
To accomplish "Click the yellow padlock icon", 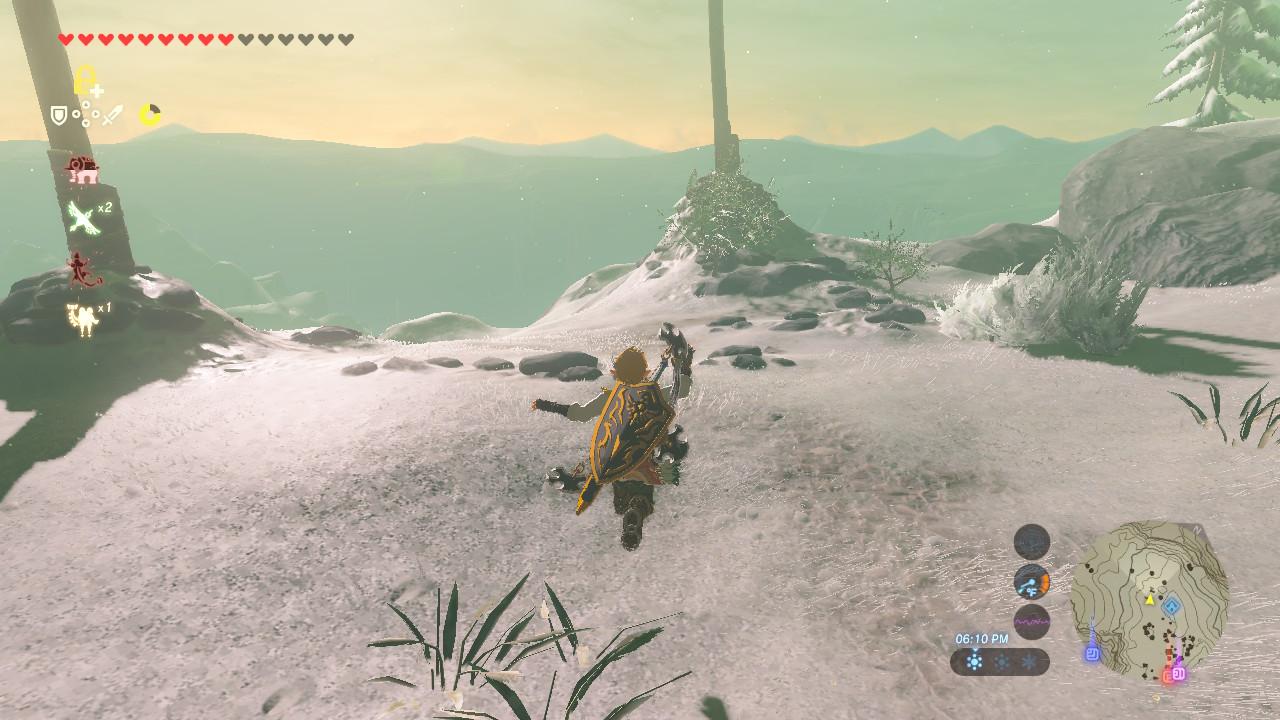I will (x=87, y=81).
